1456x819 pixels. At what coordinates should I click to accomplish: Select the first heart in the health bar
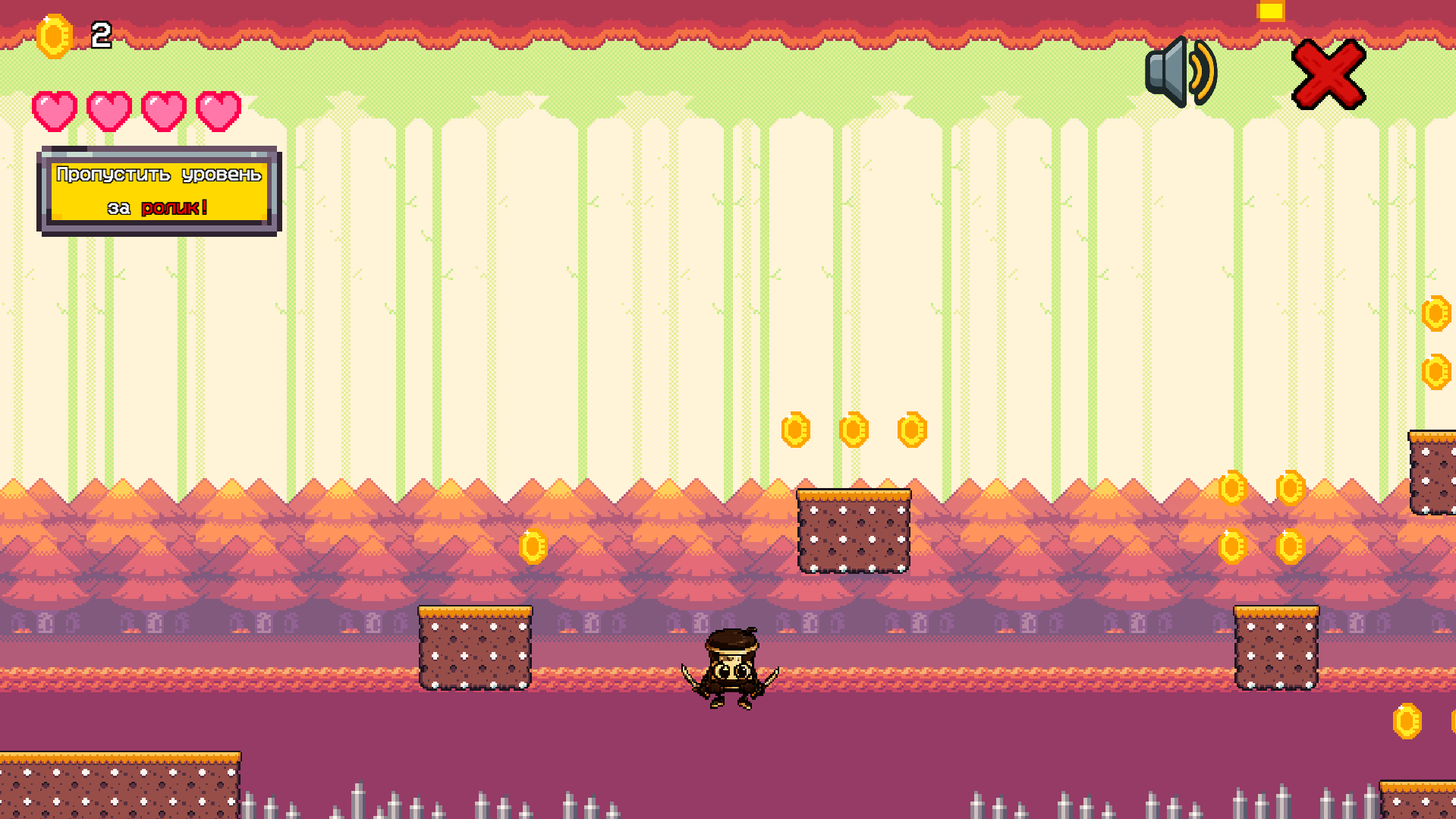(x=55, y=111)
